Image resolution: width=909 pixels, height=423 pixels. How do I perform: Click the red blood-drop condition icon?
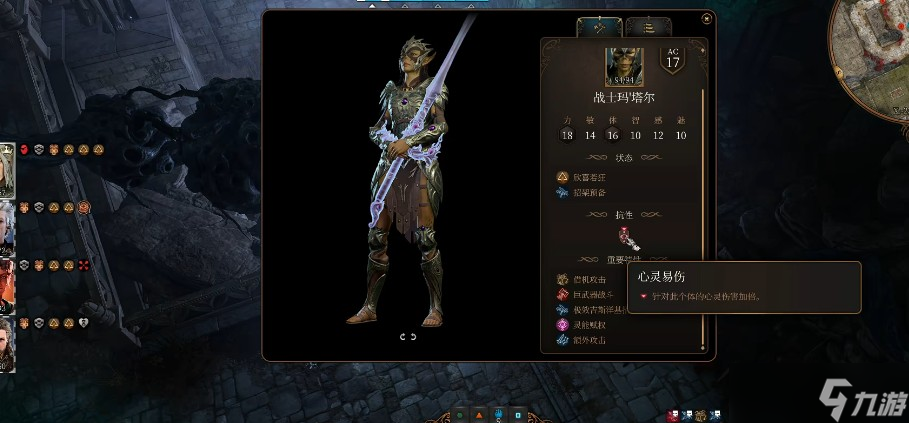tap(24, 149)
